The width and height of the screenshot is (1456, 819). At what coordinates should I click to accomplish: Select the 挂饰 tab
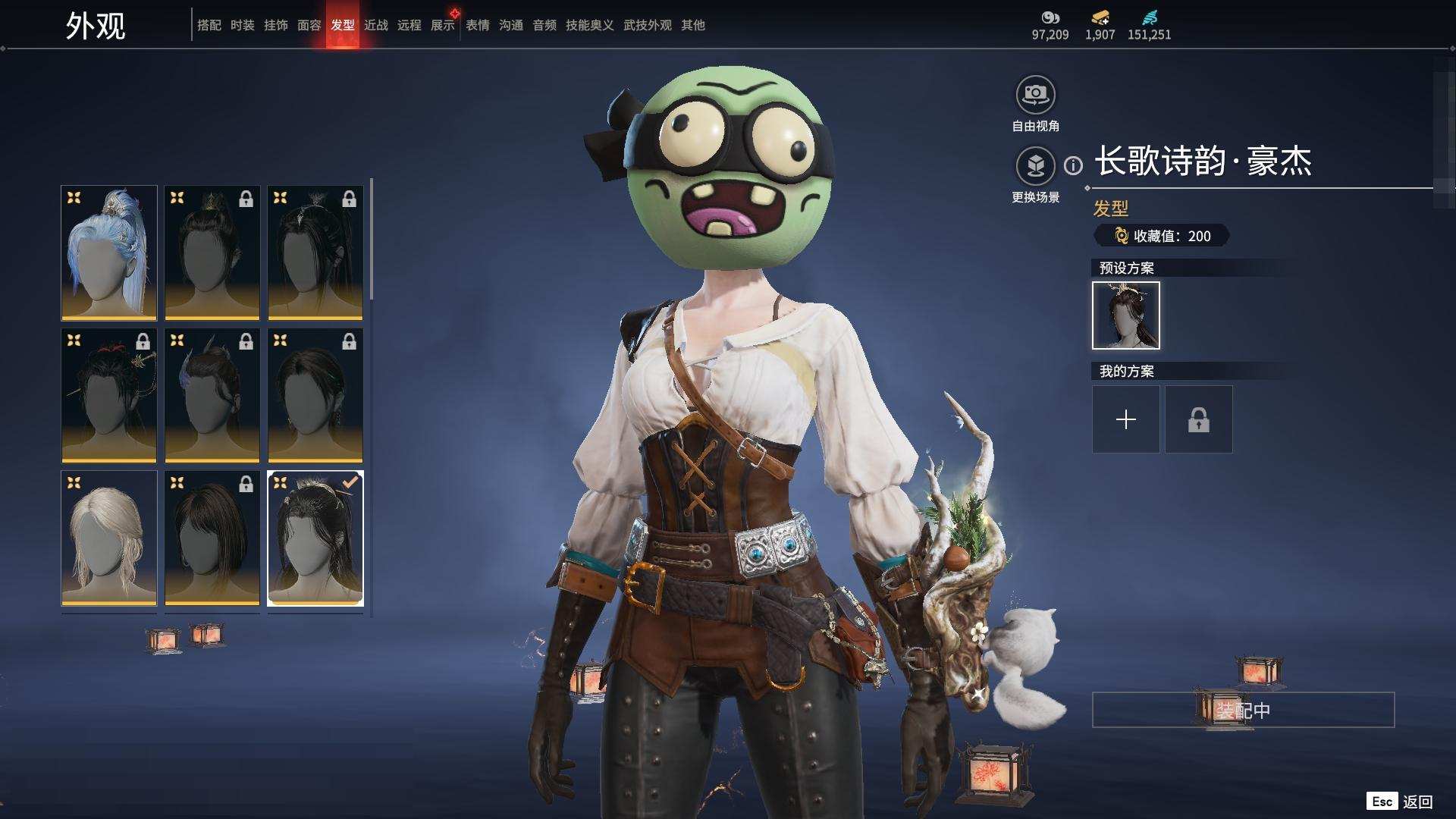coord(276,25)
